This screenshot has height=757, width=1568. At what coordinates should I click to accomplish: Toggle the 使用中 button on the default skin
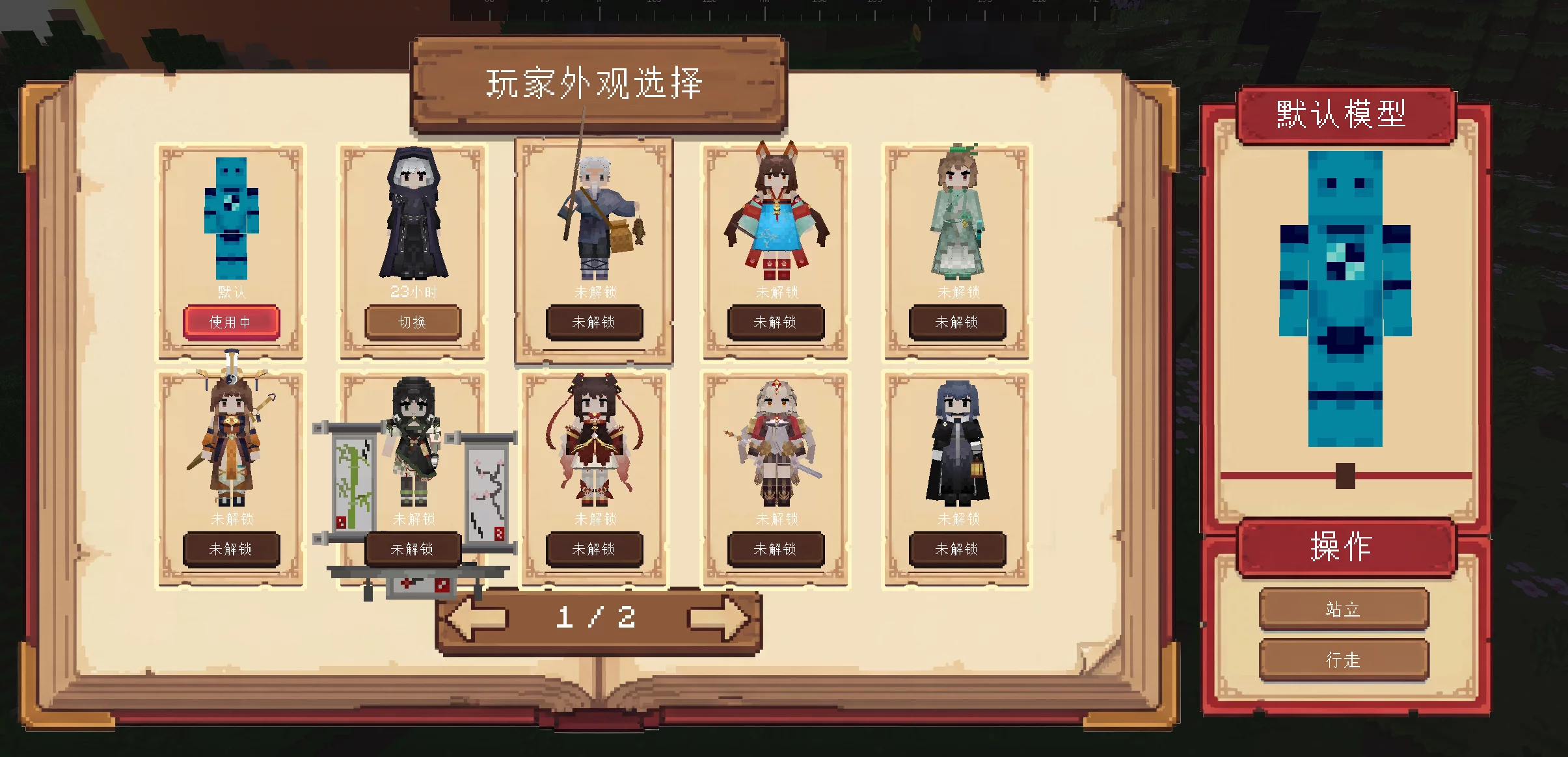[231, 322]
